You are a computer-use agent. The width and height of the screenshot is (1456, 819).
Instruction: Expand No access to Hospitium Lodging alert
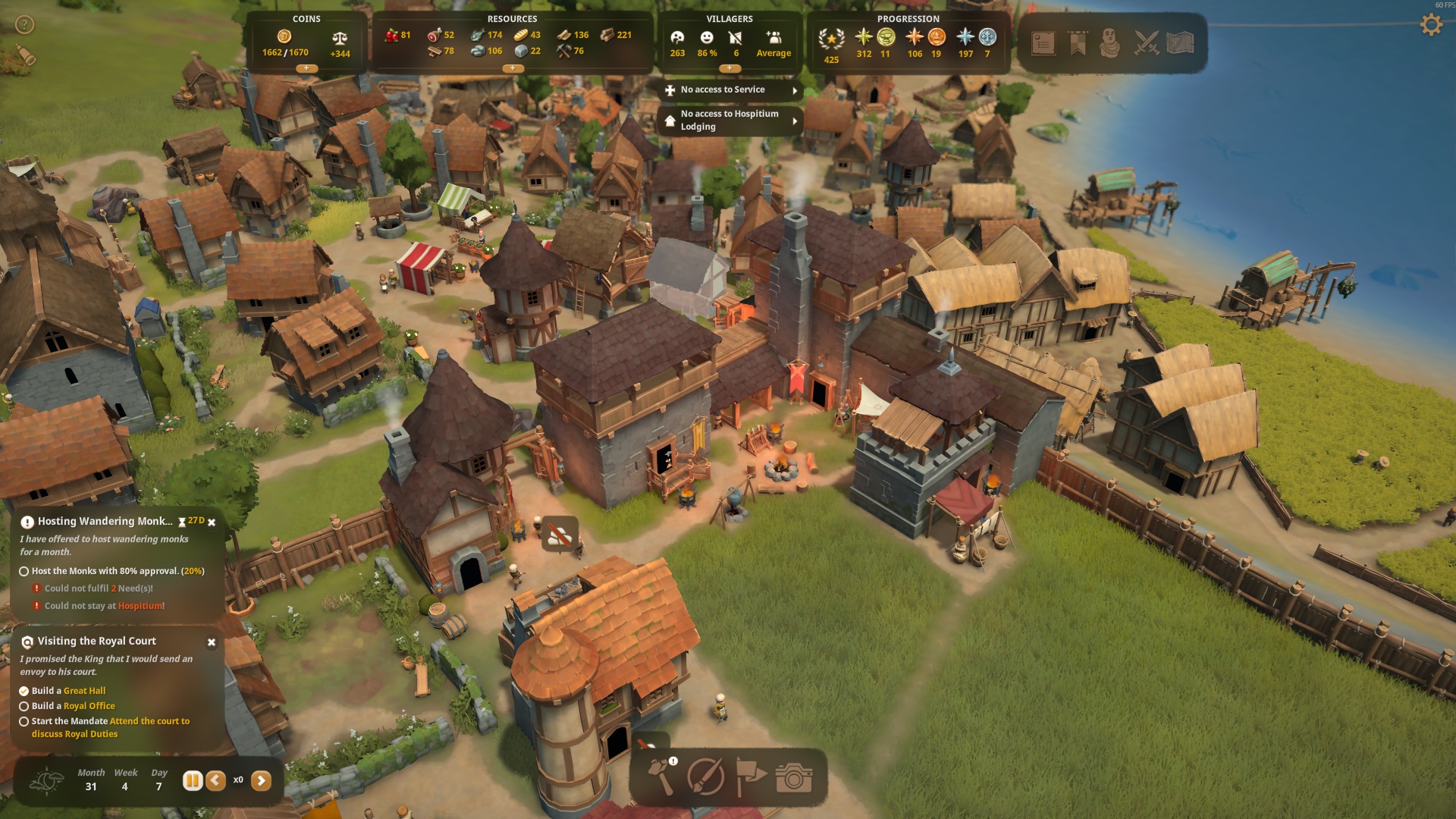[795, 121]
